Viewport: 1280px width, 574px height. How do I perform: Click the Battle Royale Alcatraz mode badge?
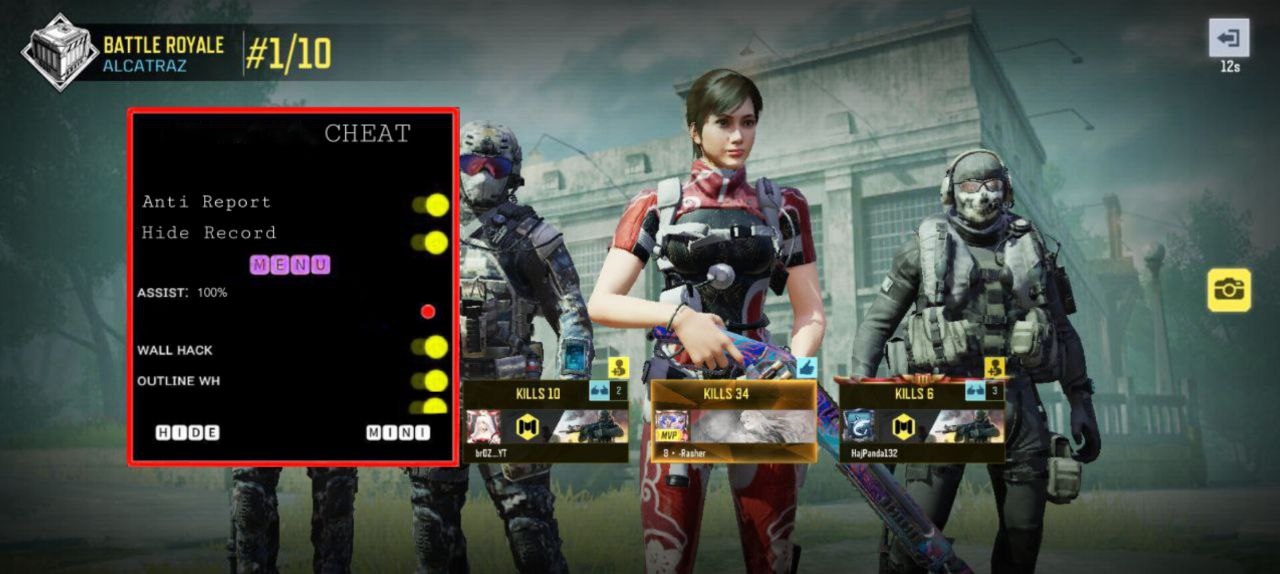(60, 52)
